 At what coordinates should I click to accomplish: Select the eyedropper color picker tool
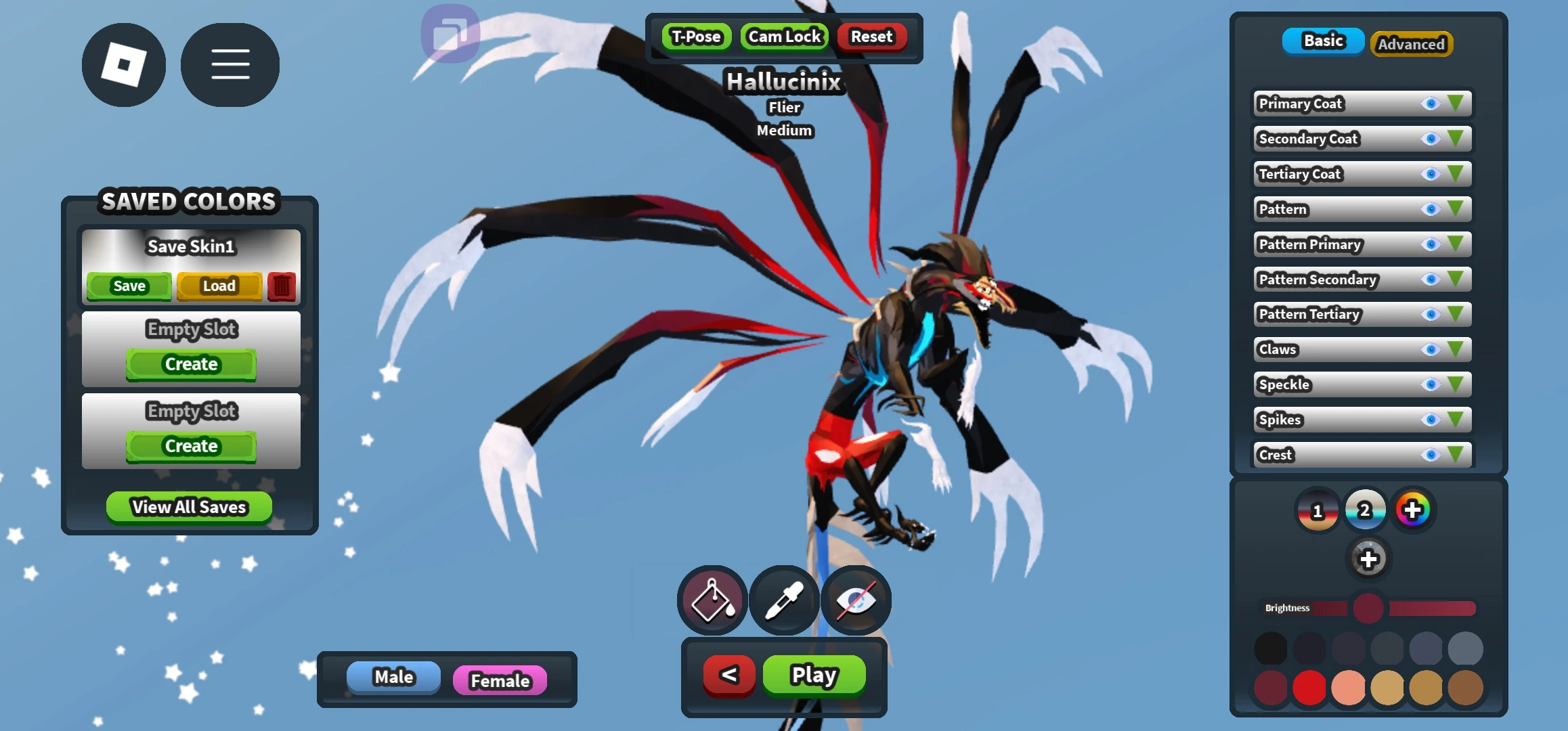pyautogui.click(x=784, y=600)
